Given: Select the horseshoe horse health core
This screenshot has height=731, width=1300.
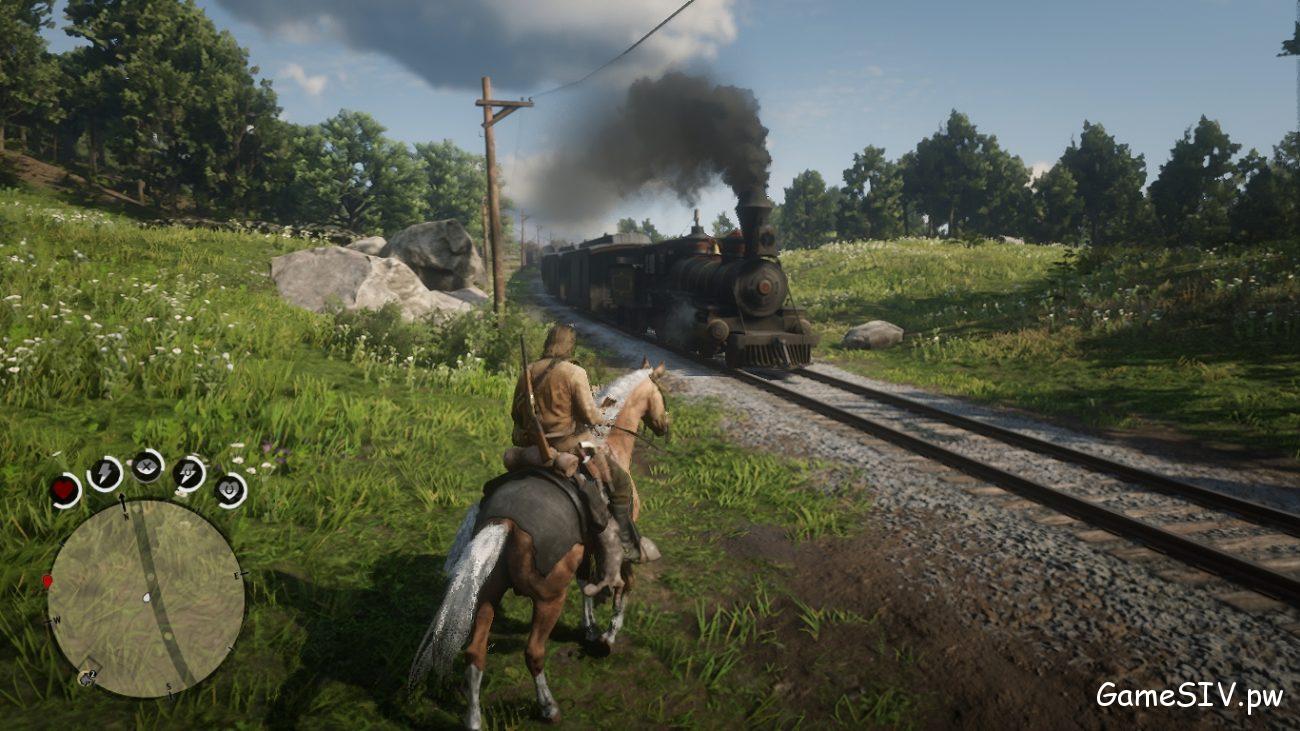Looking at the screenshot, I should point(227,490).
